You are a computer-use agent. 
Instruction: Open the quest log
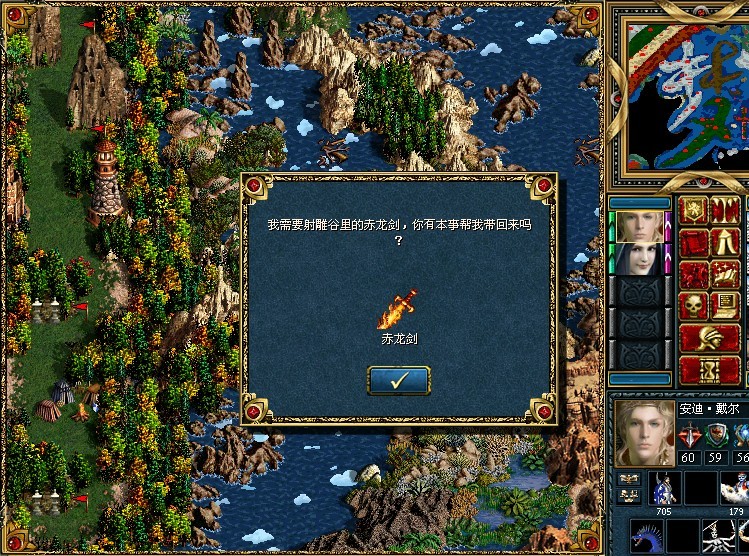pos(694,243)
